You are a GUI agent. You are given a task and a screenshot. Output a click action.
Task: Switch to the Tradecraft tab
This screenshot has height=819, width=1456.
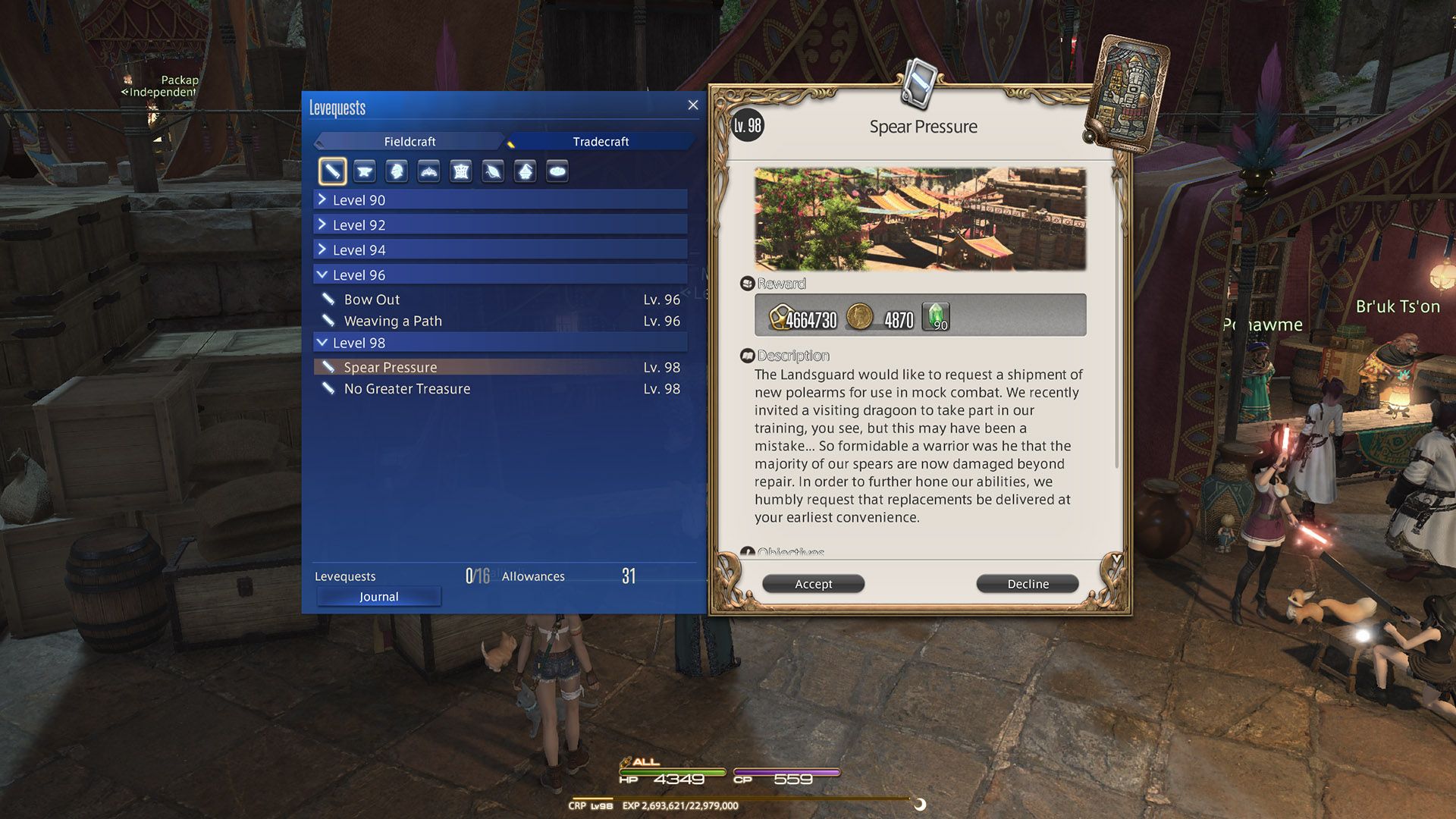[x=601, y=141]
